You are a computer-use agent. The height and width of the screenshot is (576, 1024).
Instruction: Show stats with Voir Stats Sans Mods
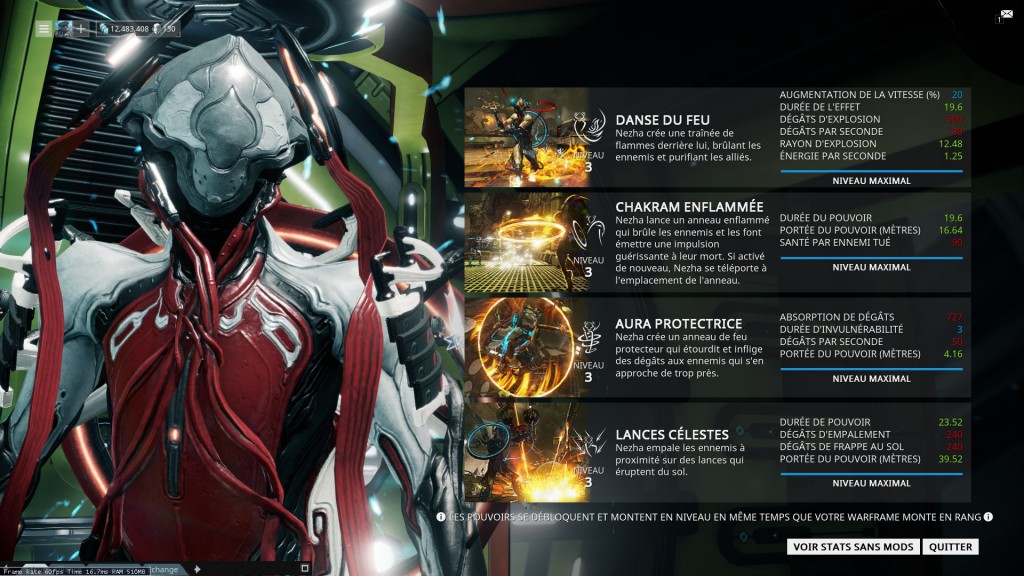(x=852, y=547)
